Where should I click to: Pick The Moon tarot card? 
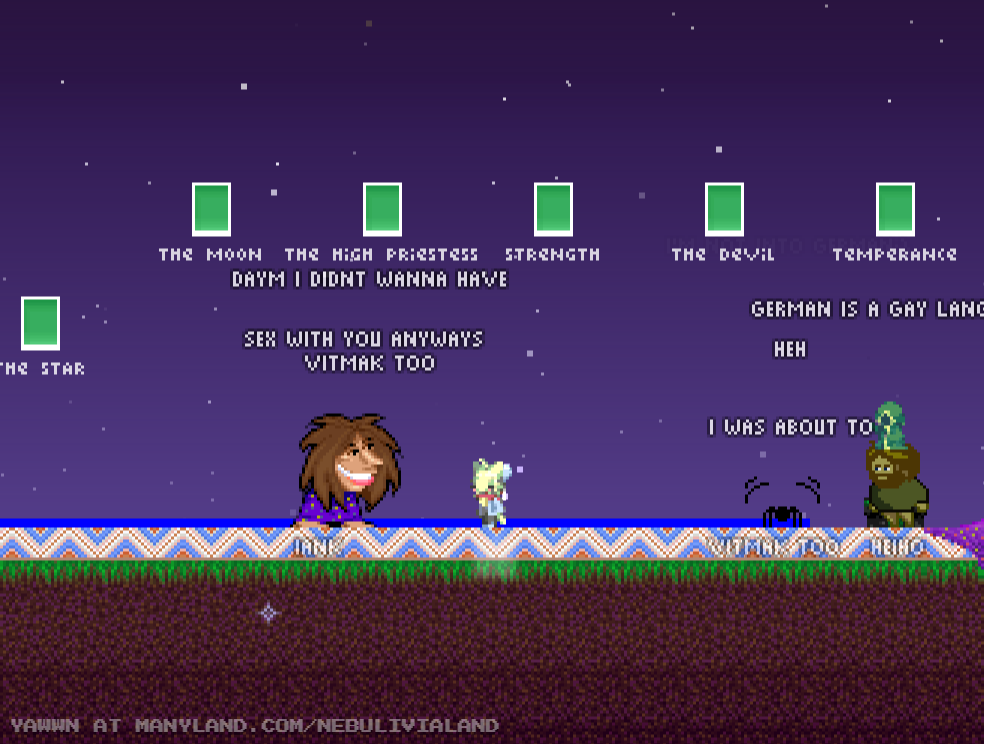coord(211,210)
